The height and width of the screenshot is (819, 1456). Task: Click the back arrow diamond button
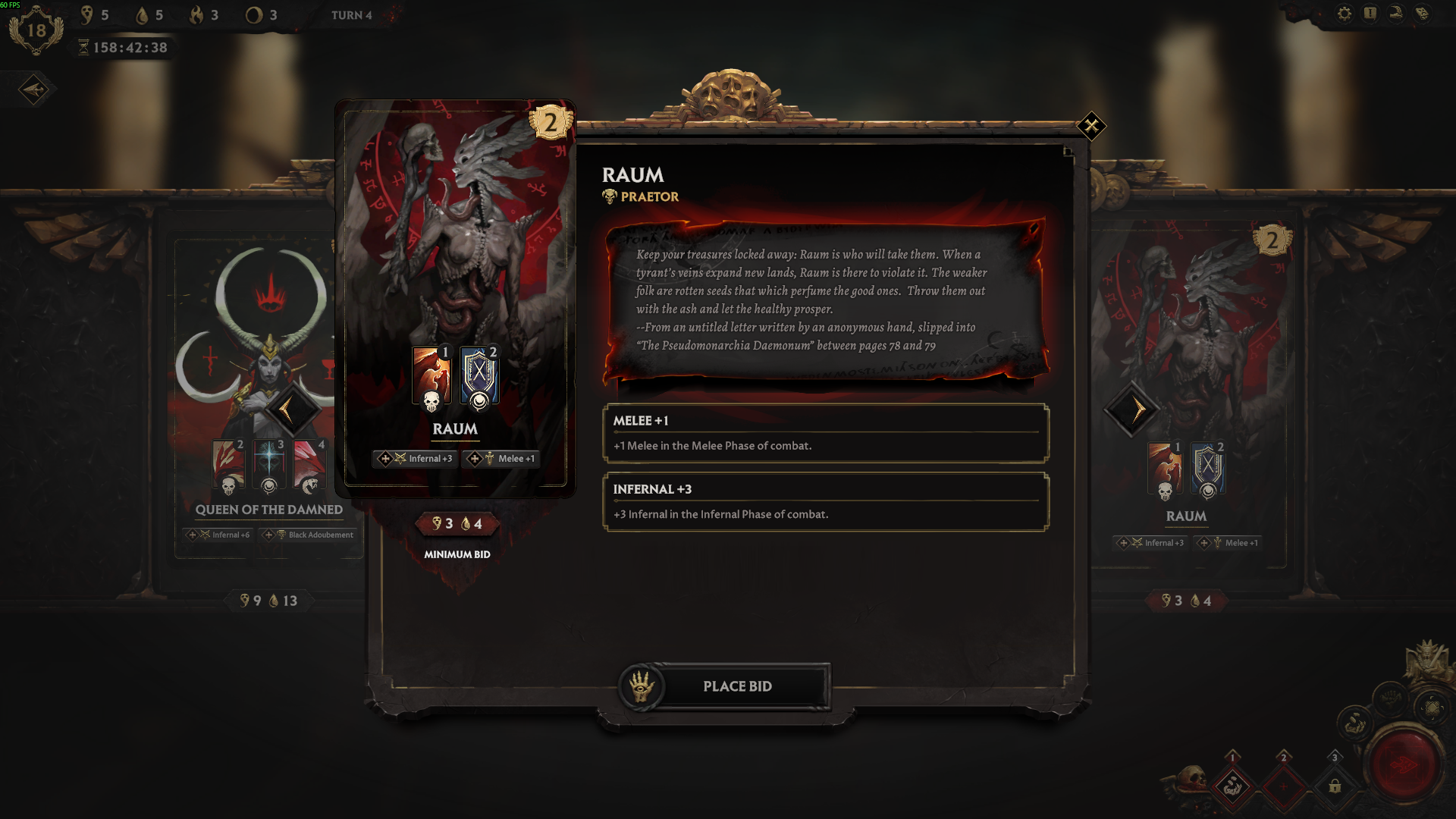(x=33, y=89)
